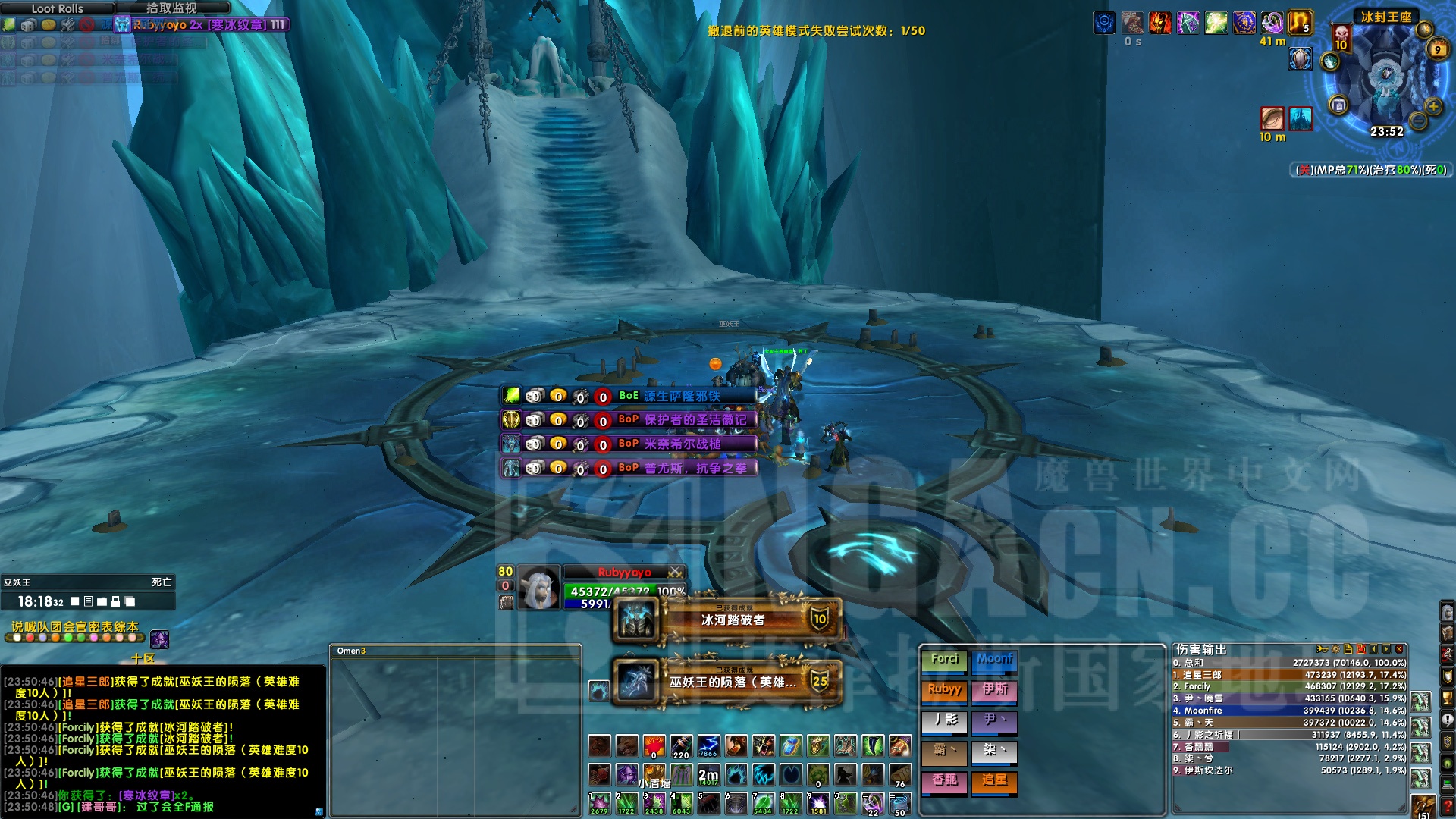The image size is (1456, 819).
Task: Pass on 保护者的圣洁徽记 with red button
Action: pos(602,421)
